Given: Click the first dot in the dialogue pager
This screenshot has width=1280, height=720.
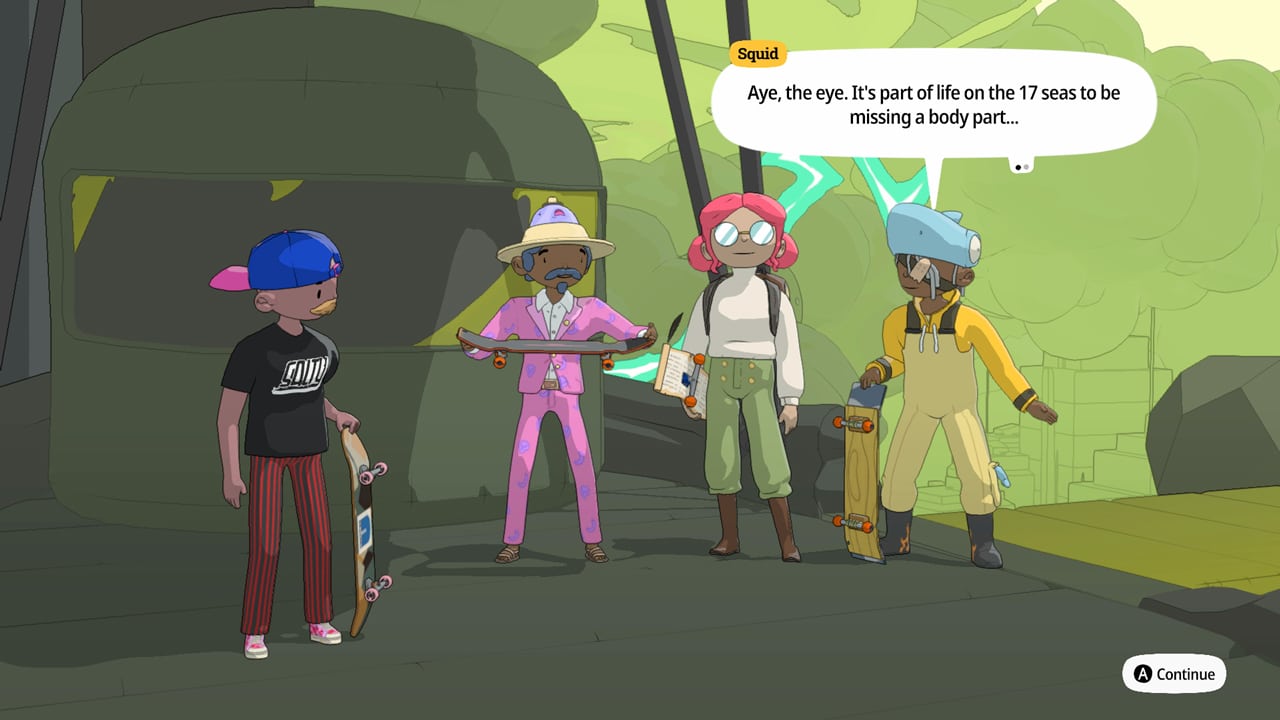Looking at the screenshot, I should 1016,164.
